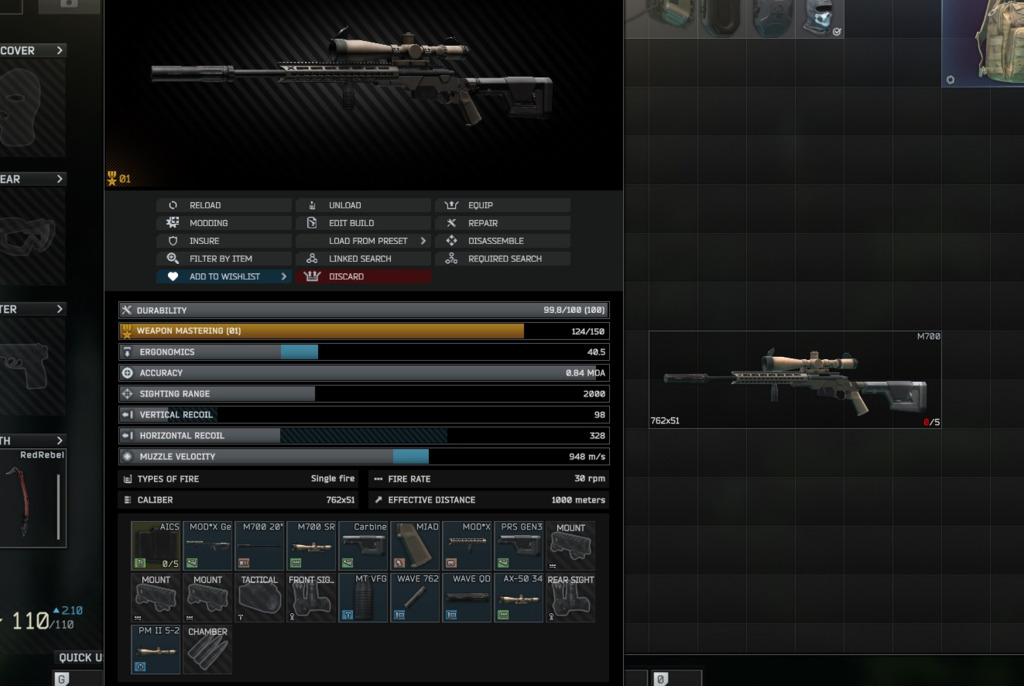Discard the weapon
This screenshot has height=686, width=1024.
(x=363, y=277)
